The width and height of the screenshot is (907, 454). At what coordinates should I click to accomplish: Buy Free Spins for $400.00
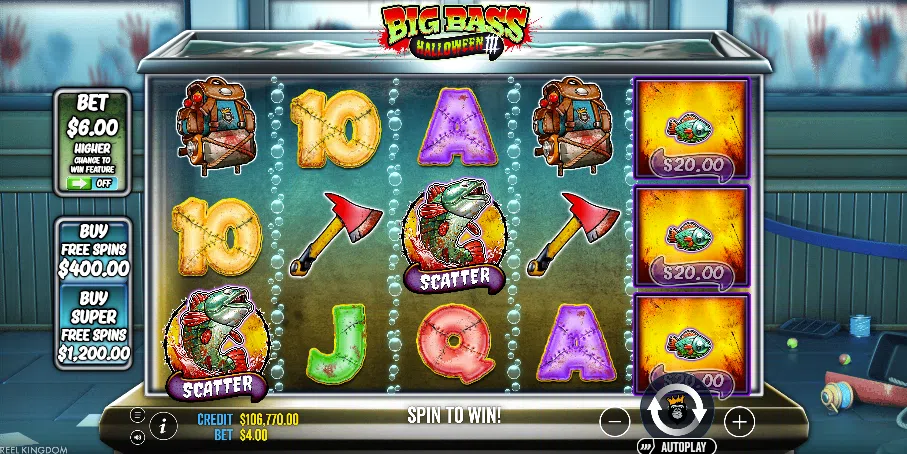pos(93,250)
